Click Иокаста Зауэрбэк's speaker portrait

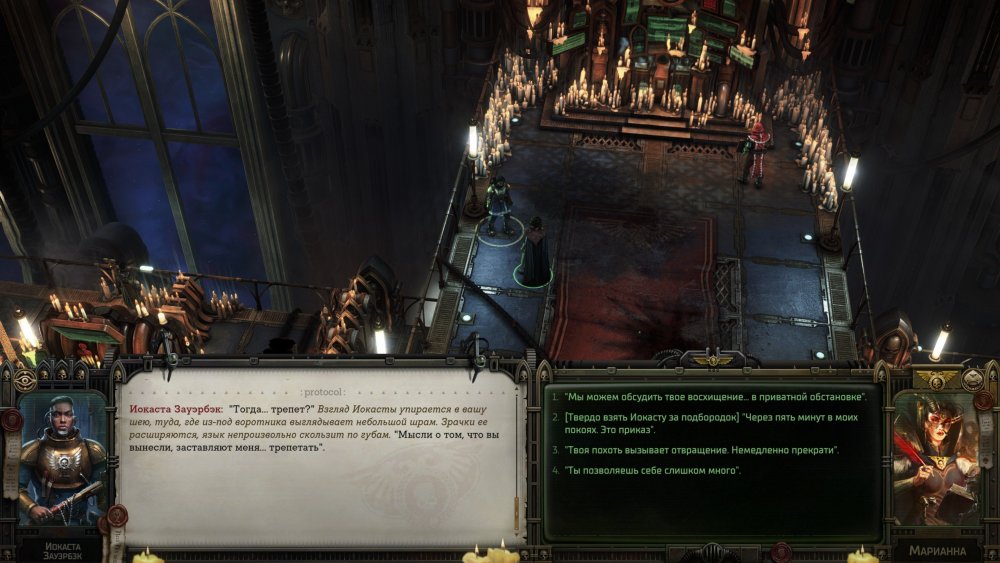click(x=62, y=459)
